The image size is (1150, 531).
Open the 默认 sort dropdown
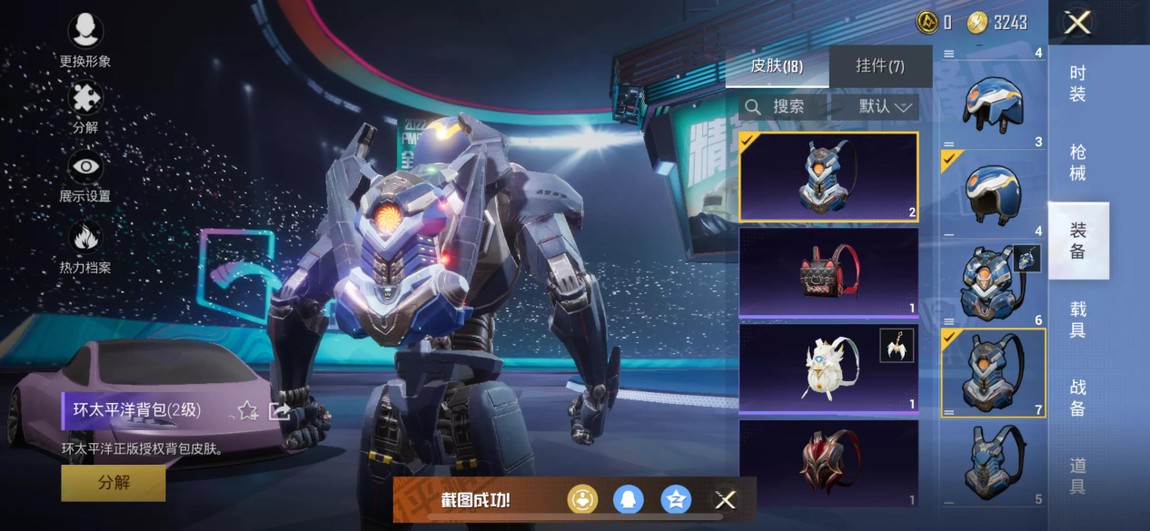(x=886, y=106)
